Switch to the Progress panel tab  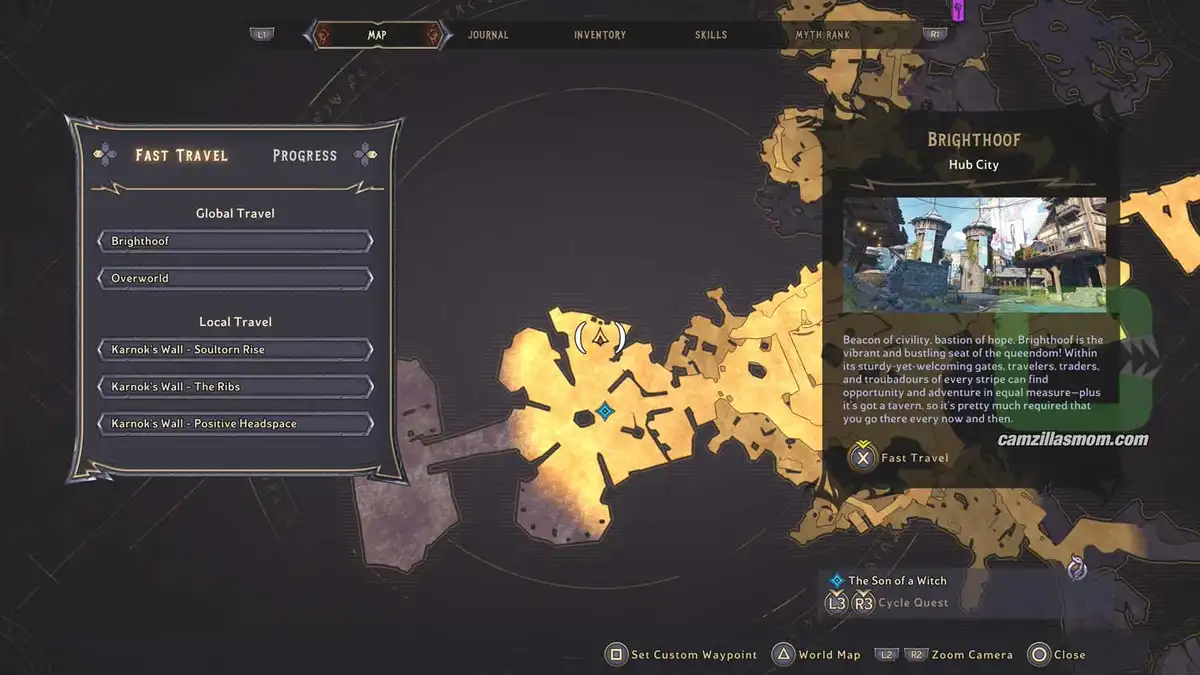[305, 155]
